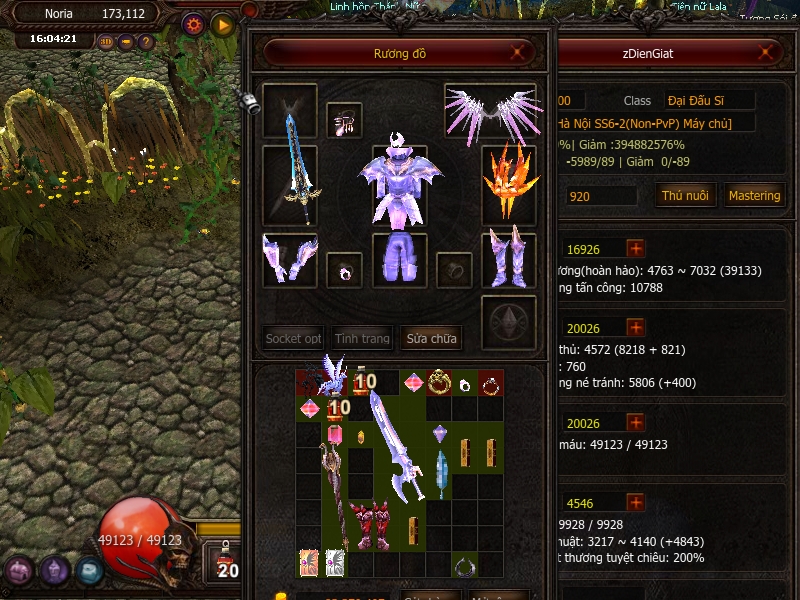The height and width of the screenshot is (600, 800).
Task: Add a point with the plus next to 16926
Action: (x=636, y=248)
